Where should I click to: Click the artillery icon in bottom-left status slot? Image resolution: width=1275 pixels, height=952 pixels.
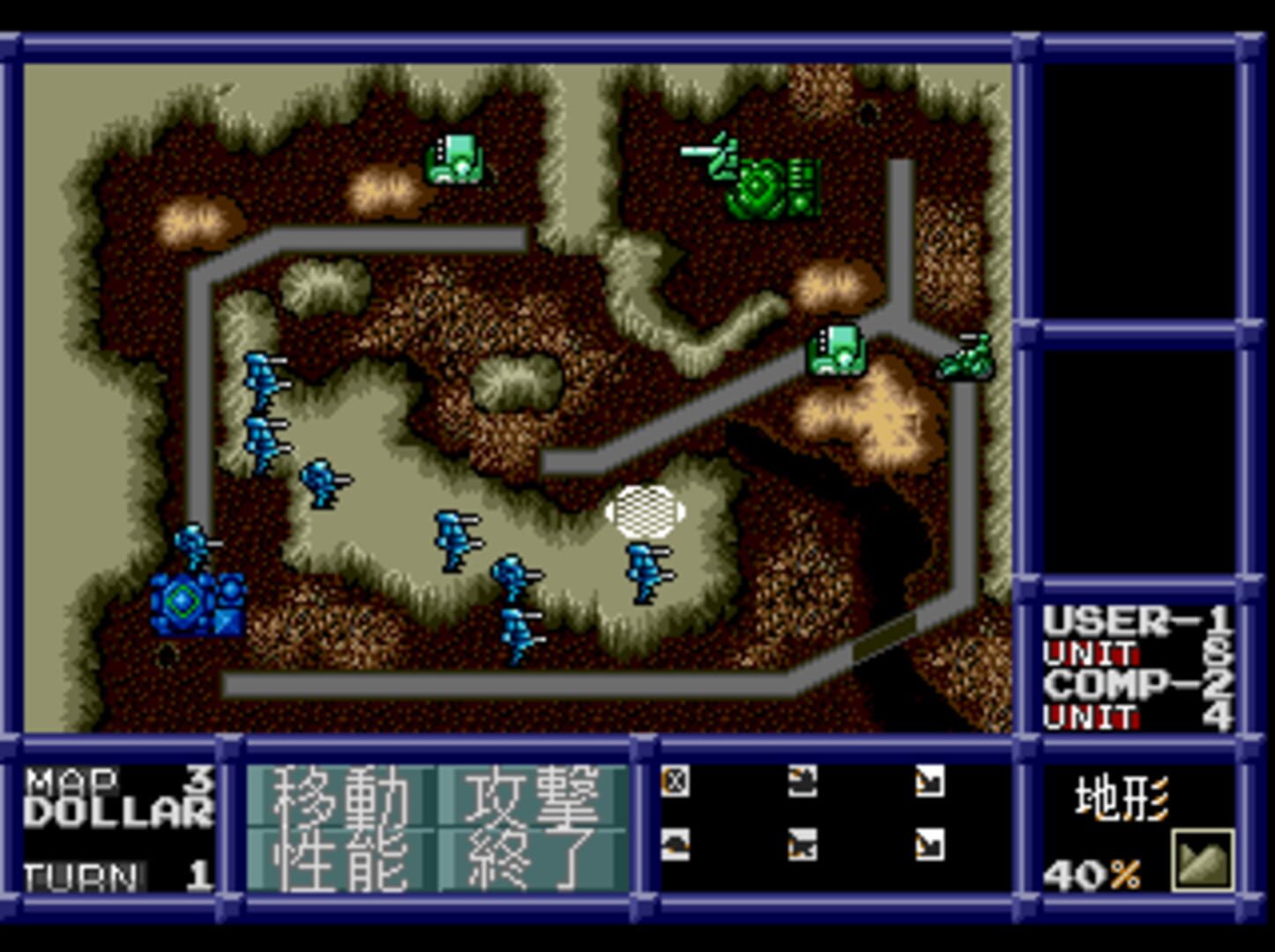[x=676, y=844]
